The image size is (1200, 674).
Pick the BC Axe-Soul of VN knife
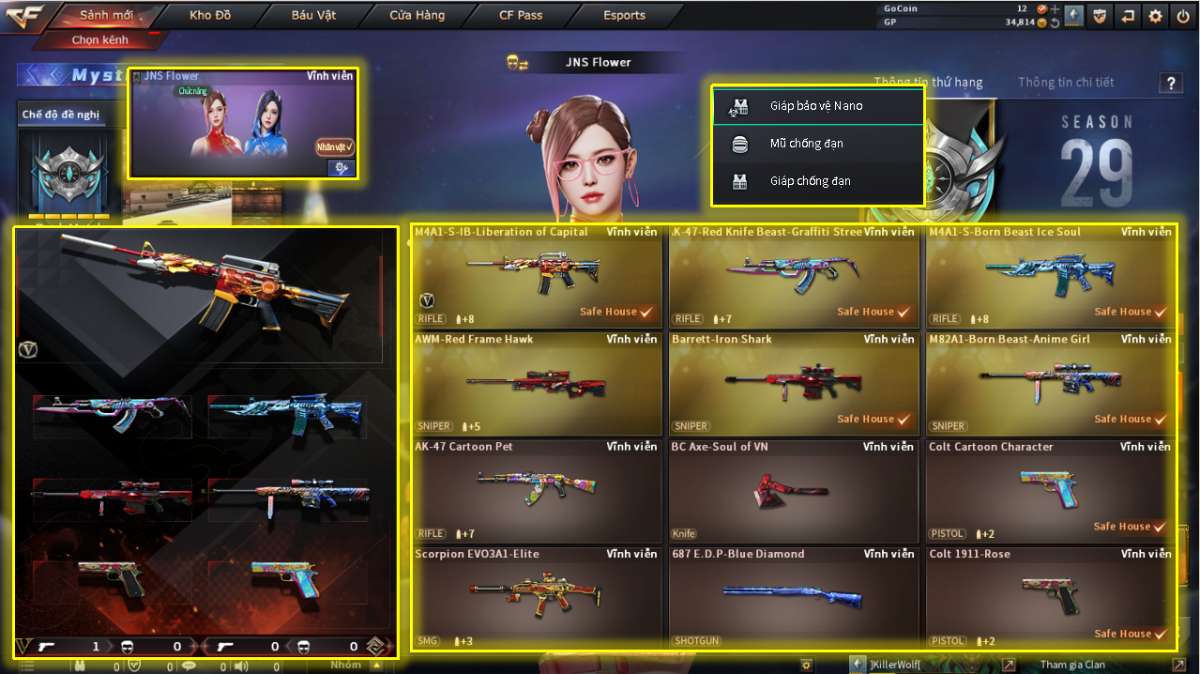pyautogui.click(x=794, y=491)
